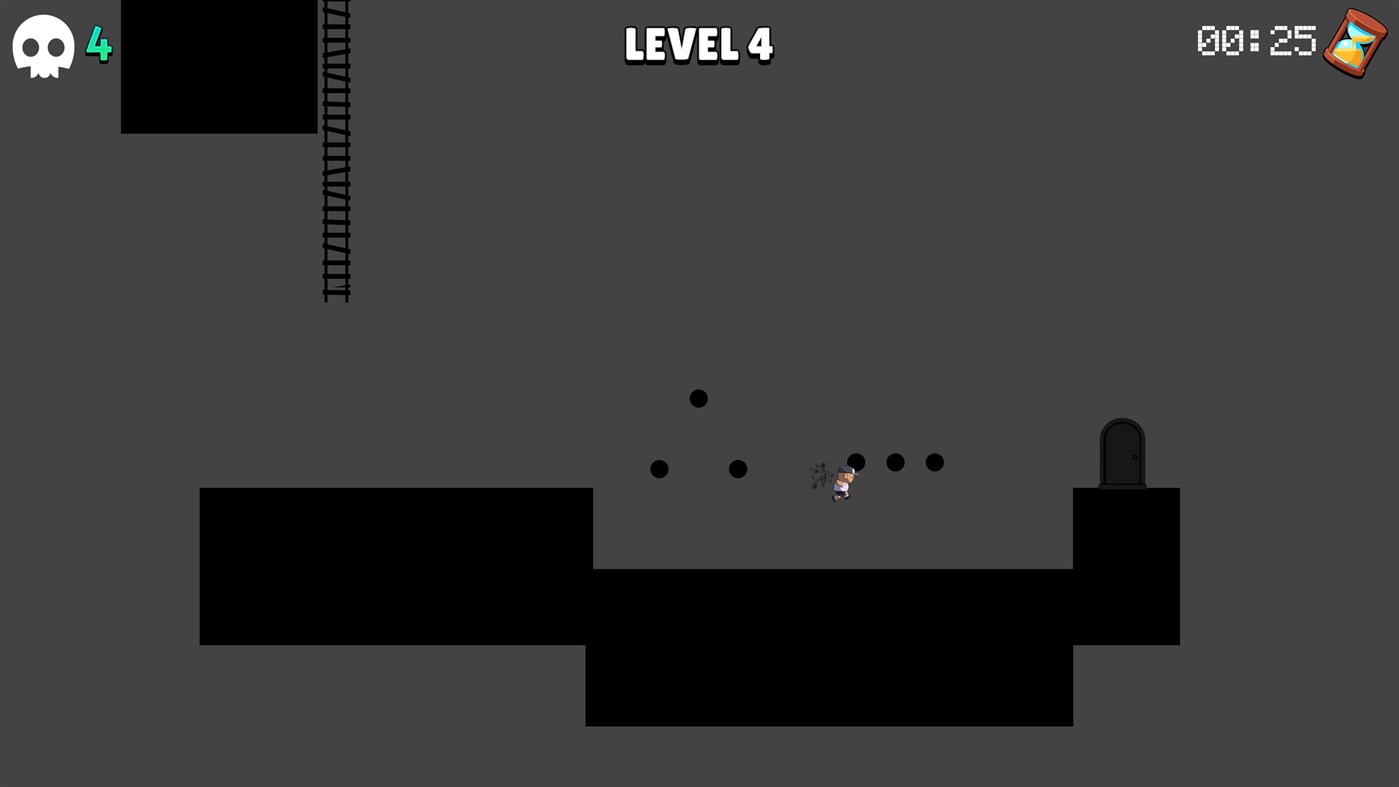Click the black dot beside the player's head

(856, 461)
